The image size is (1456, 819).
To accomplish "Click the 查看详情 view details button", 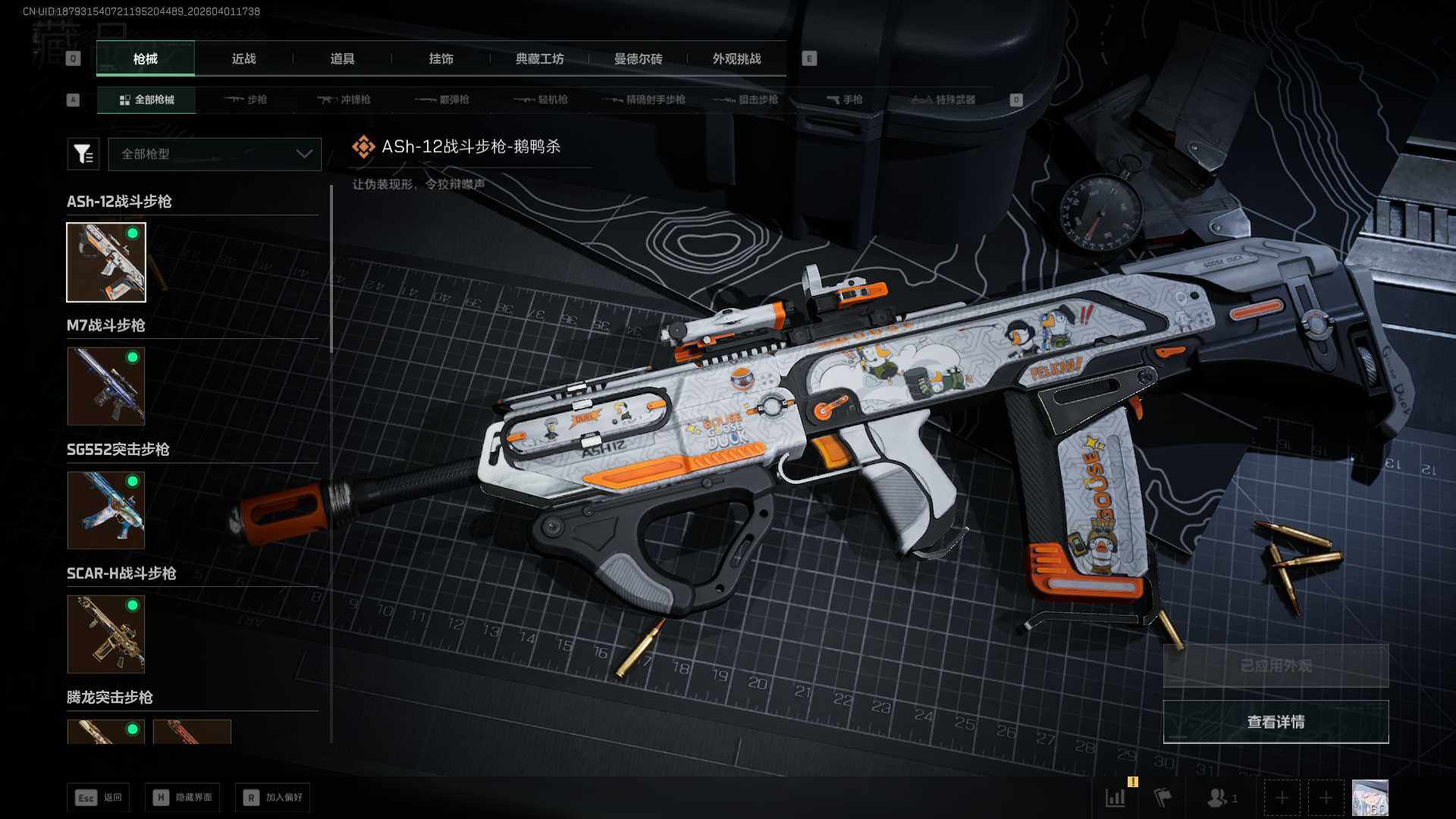I will click(1276, 722).
